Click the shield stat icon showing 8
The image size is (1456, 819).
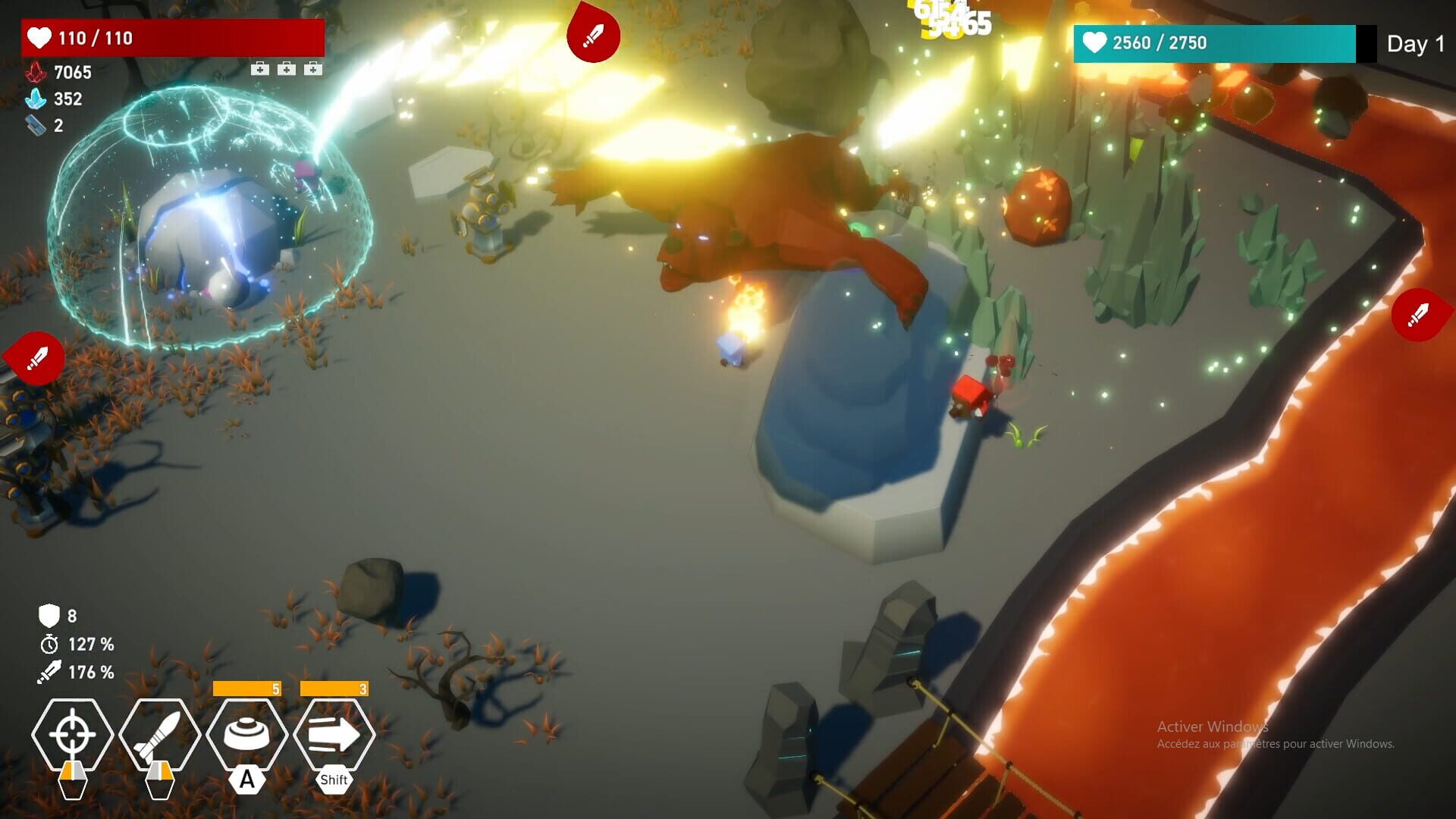point(50,617)
